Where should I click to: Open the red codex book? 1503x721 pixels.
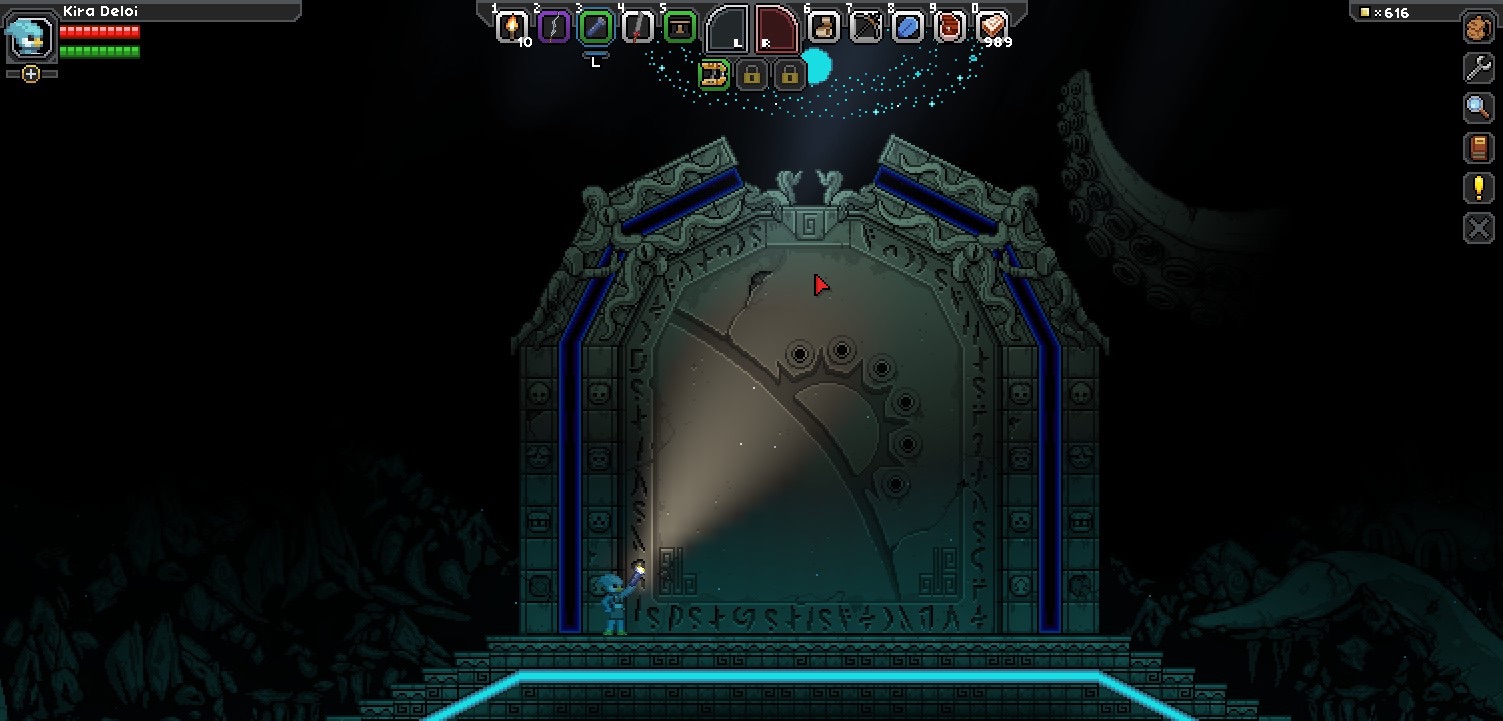pos(1478,148)
